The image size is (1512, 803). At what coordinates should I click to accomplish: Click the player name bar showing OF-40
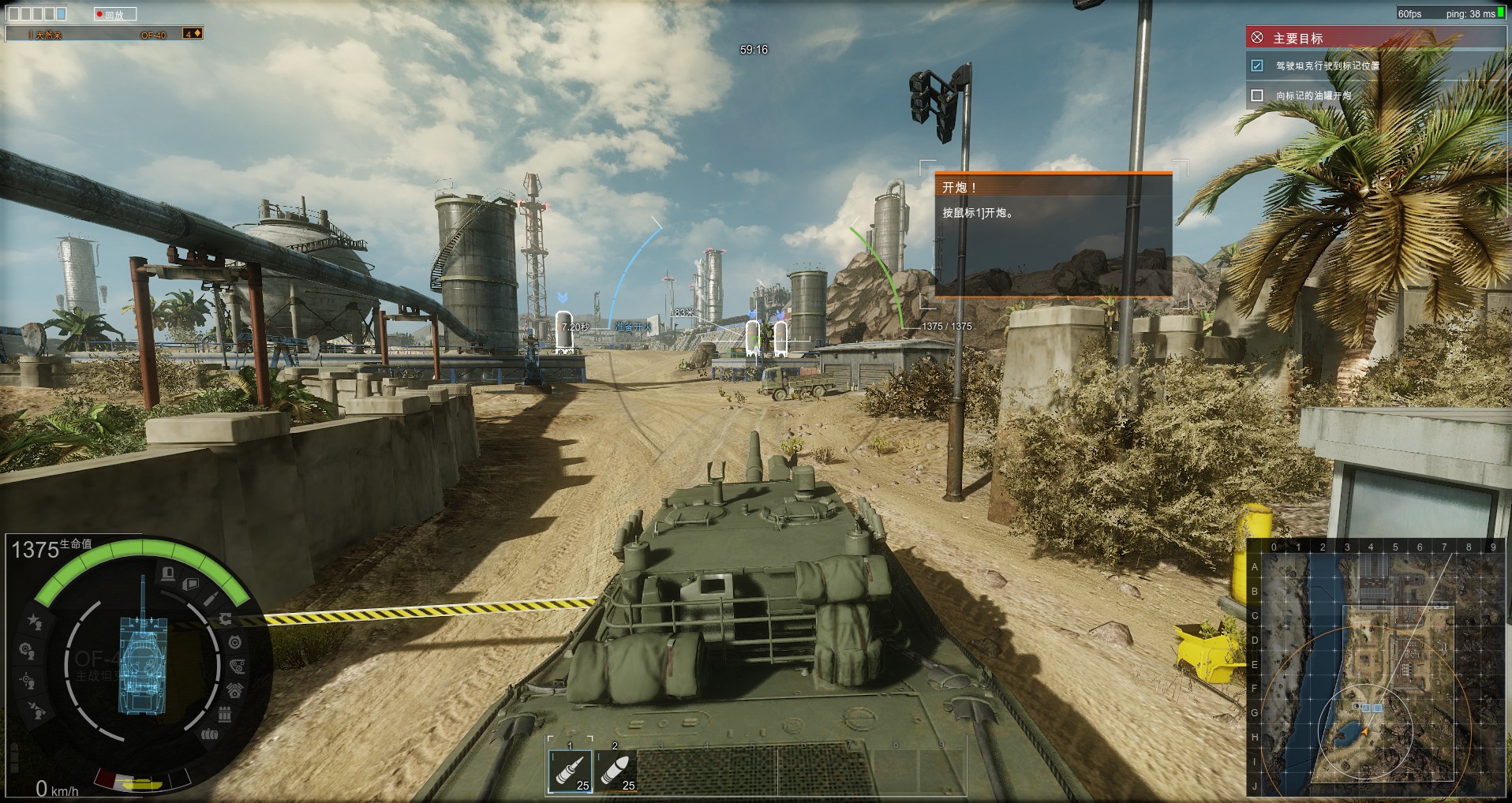click(95, 34)
